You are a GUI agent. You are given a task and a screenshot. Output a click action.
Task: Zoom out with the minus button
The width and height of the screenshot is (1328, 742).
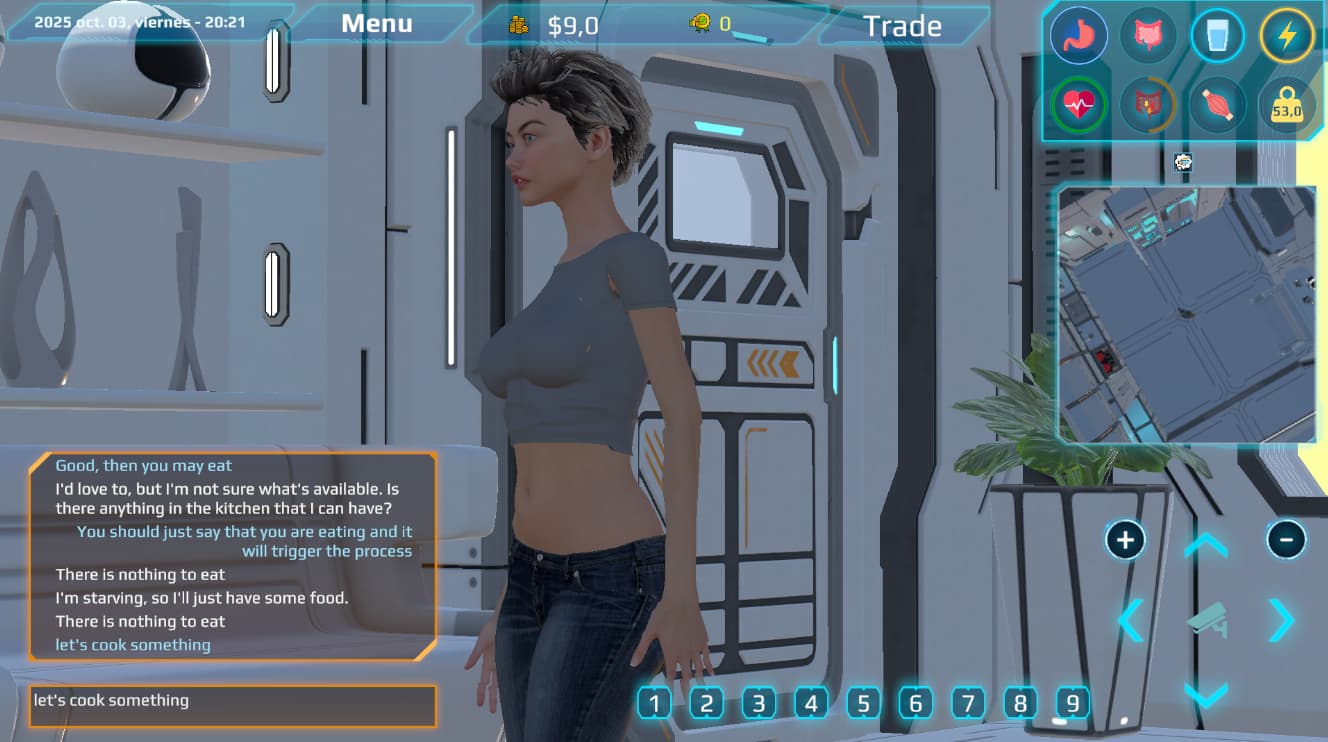point(1286,541)
